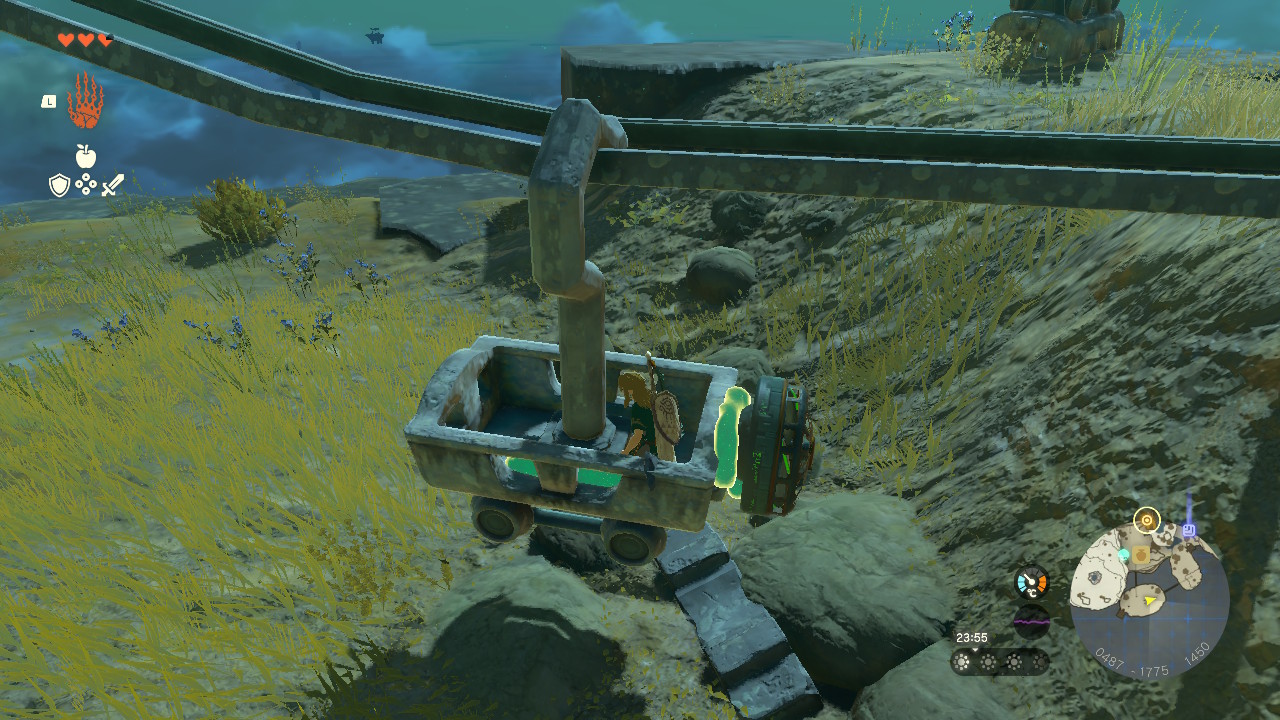This screenshot has height=720, width=1280.
Task: Select the apple quick-item icon
Action: click(85, 156)
